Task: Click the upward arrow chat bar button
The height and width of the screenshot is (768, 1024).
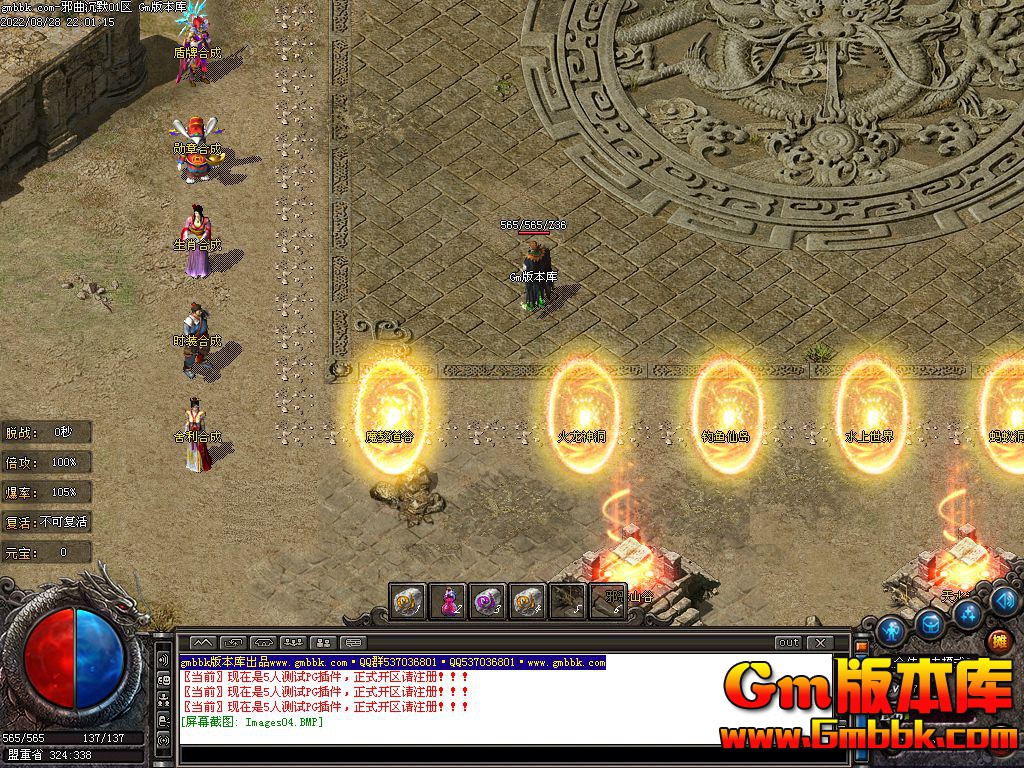Action: pyautogui.click(x=203, y=643)
